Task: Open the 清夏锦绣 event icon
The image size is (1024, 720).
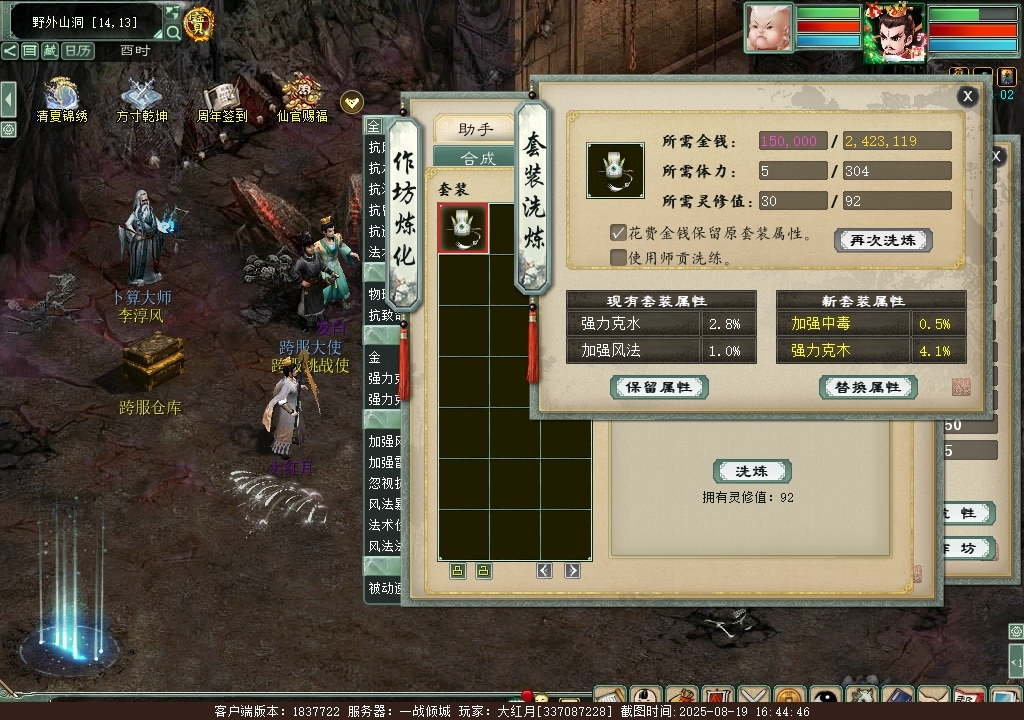Action: click(x=62, y=98)
